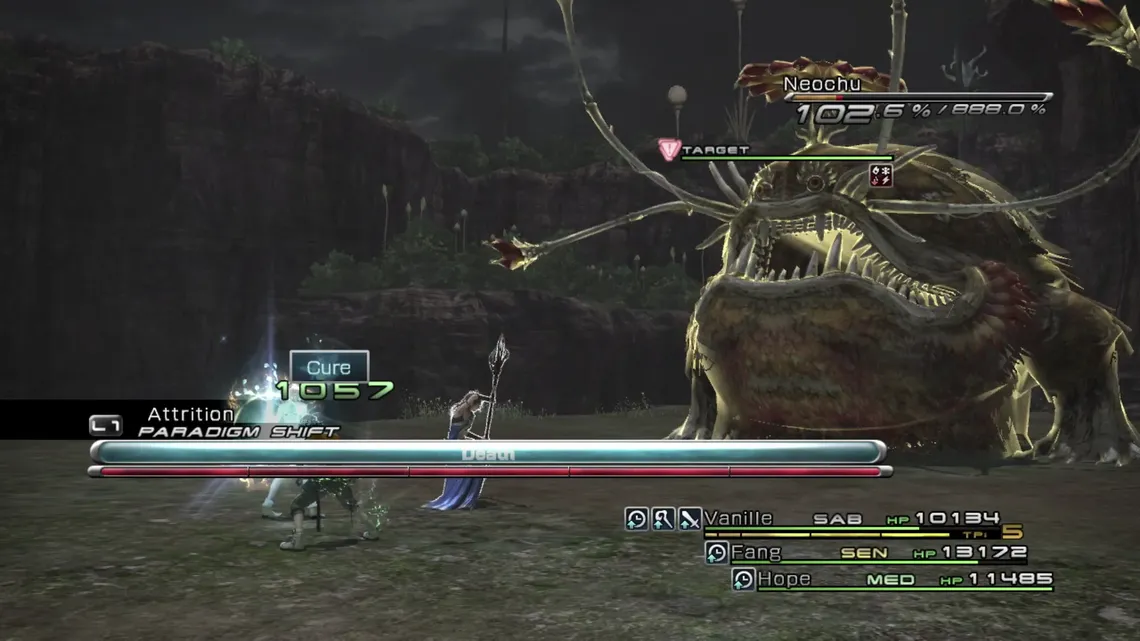
Task: Click the Cure ability label
Action: [x=329, y=367]
